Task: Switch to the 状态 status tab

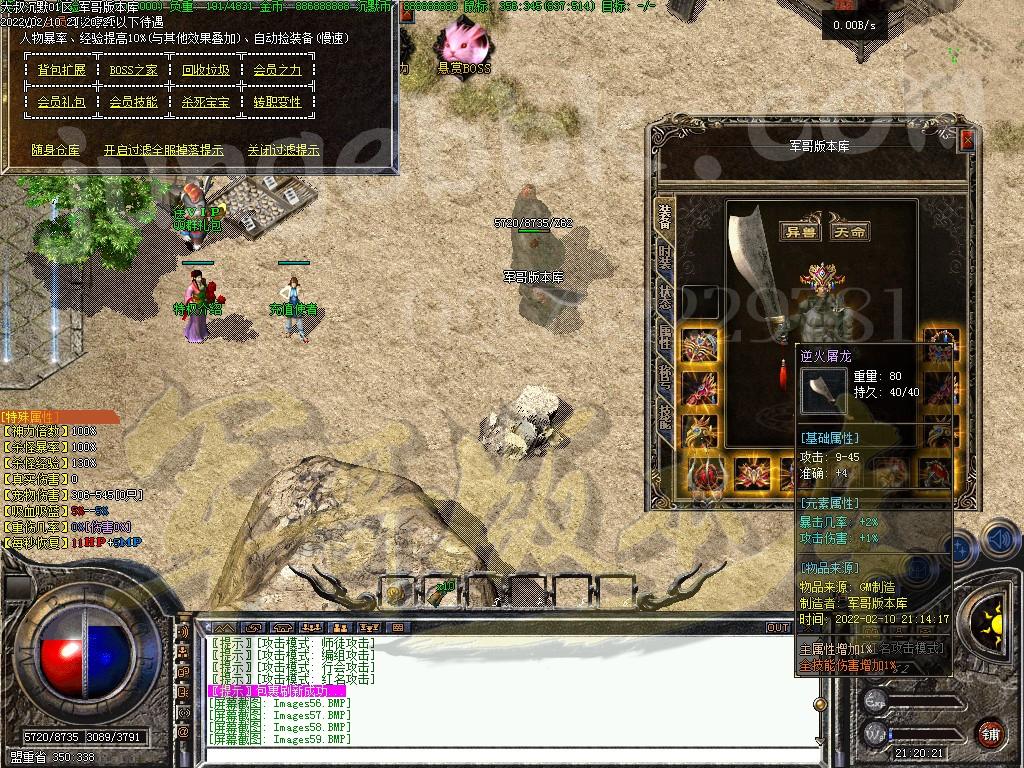Action: [x=664, y=297]
